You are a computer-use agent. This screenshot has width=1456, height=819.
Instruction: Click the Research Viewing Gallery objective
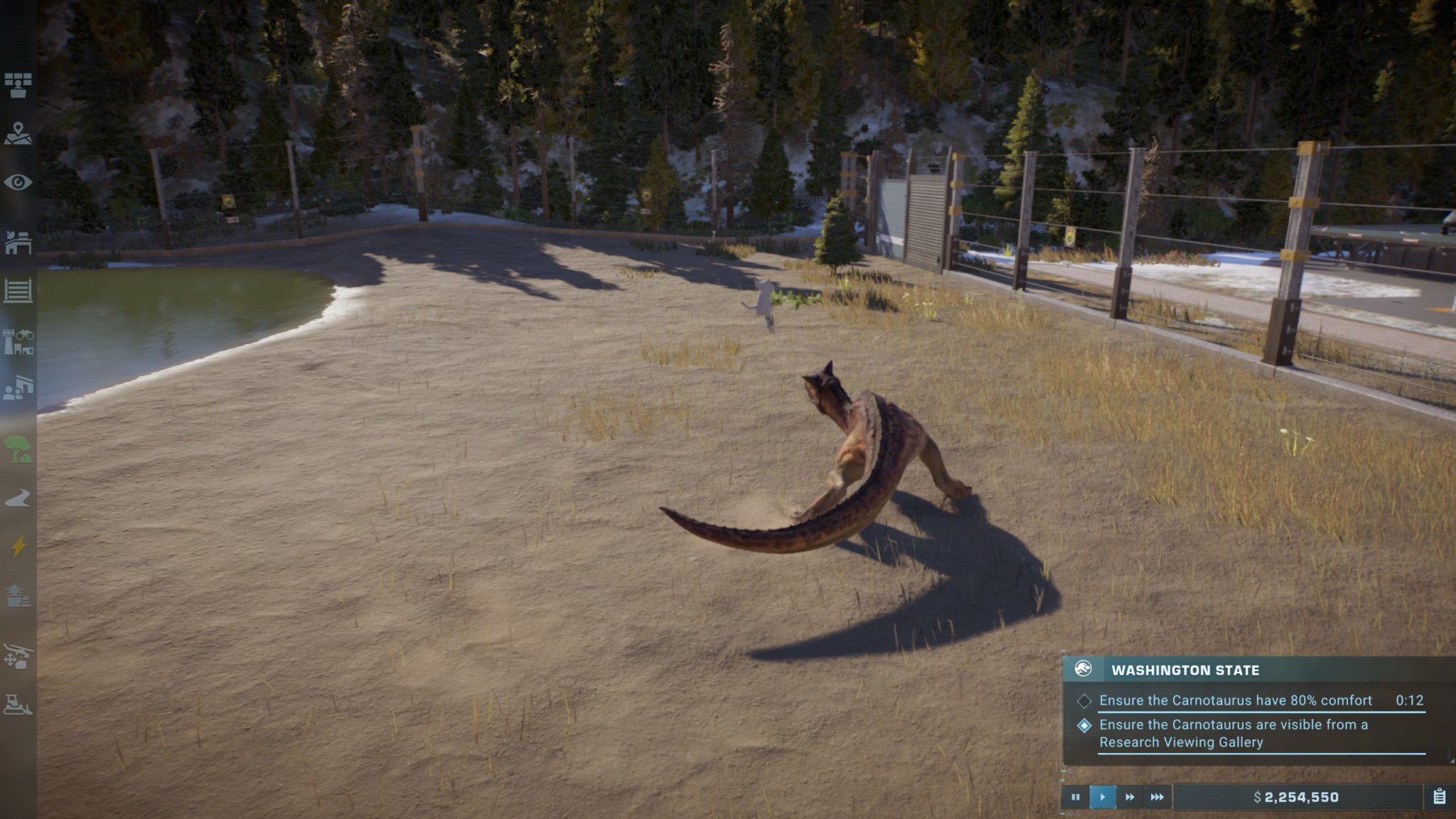1233,733
